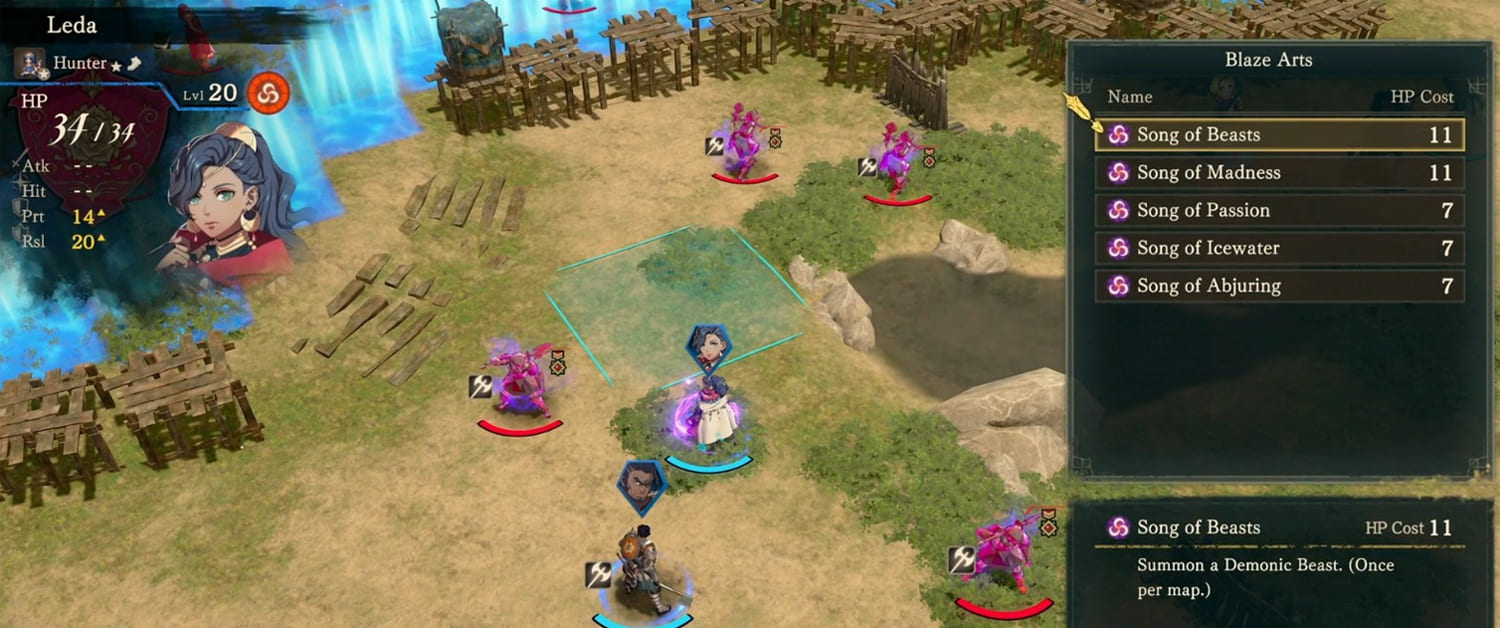Pick the Song of Passion entry
This screenshot has width=1500, height=628.
point(1280,211)
